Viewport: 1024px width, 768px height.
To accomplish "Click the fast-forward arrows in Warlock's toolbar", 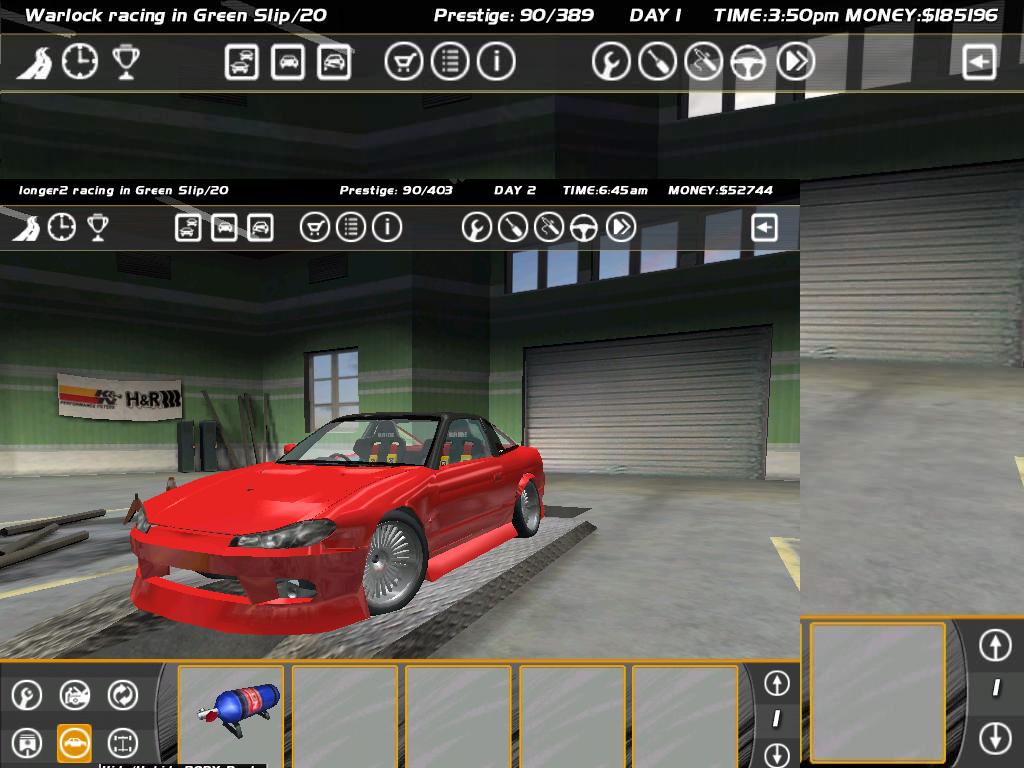I will [x=795, y=62].
